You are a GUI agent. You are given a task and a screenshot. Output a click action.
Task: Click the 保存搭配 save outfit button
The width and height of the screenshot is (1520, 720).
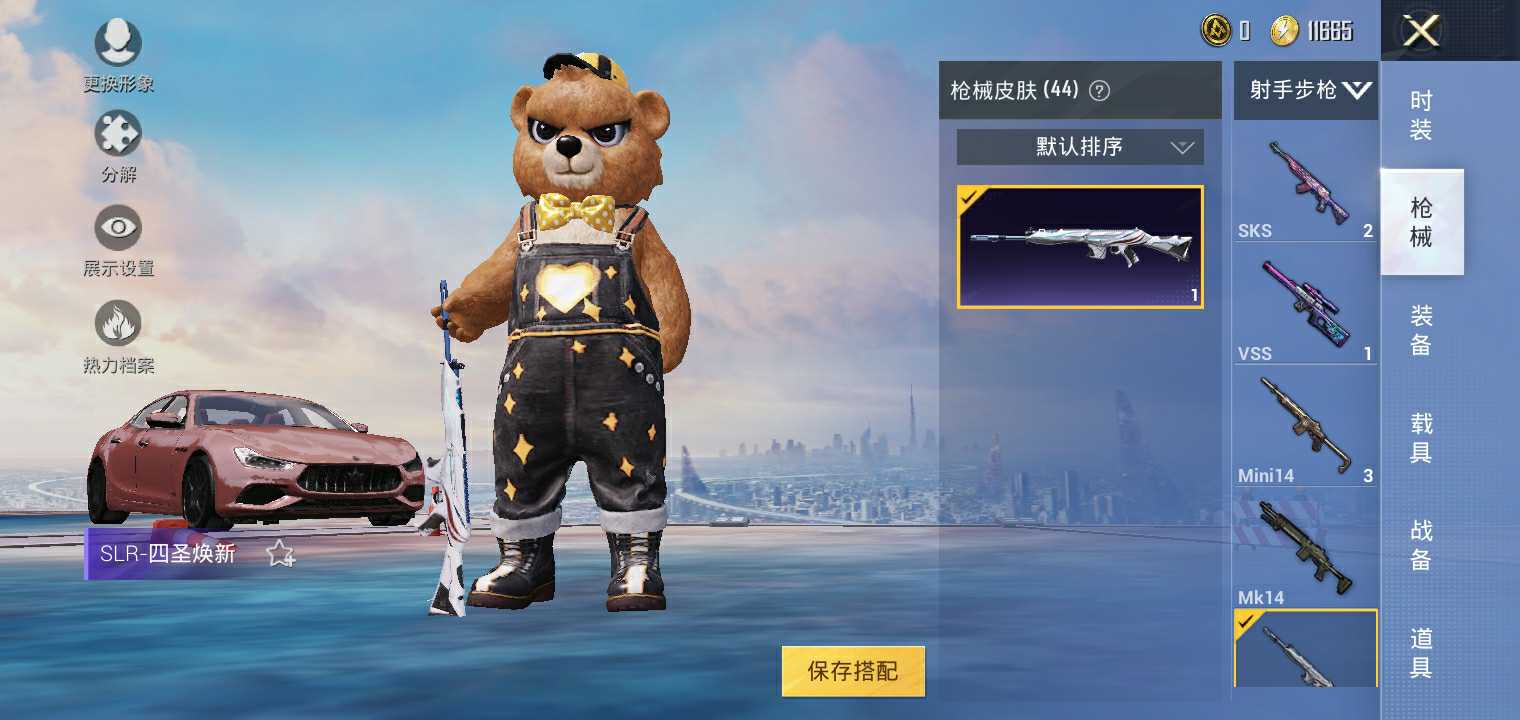click(x=853, y=671)
